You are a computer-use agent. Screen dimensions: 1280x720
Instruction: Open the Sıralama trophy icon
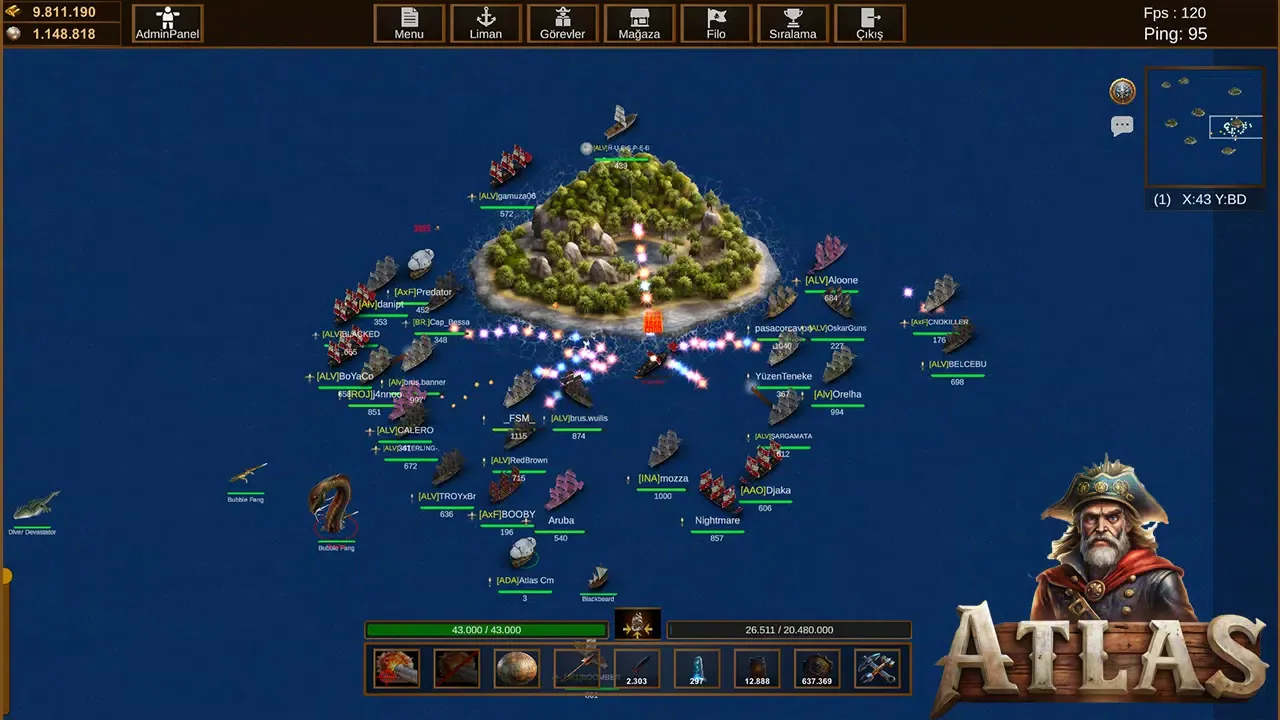point(792,23)
